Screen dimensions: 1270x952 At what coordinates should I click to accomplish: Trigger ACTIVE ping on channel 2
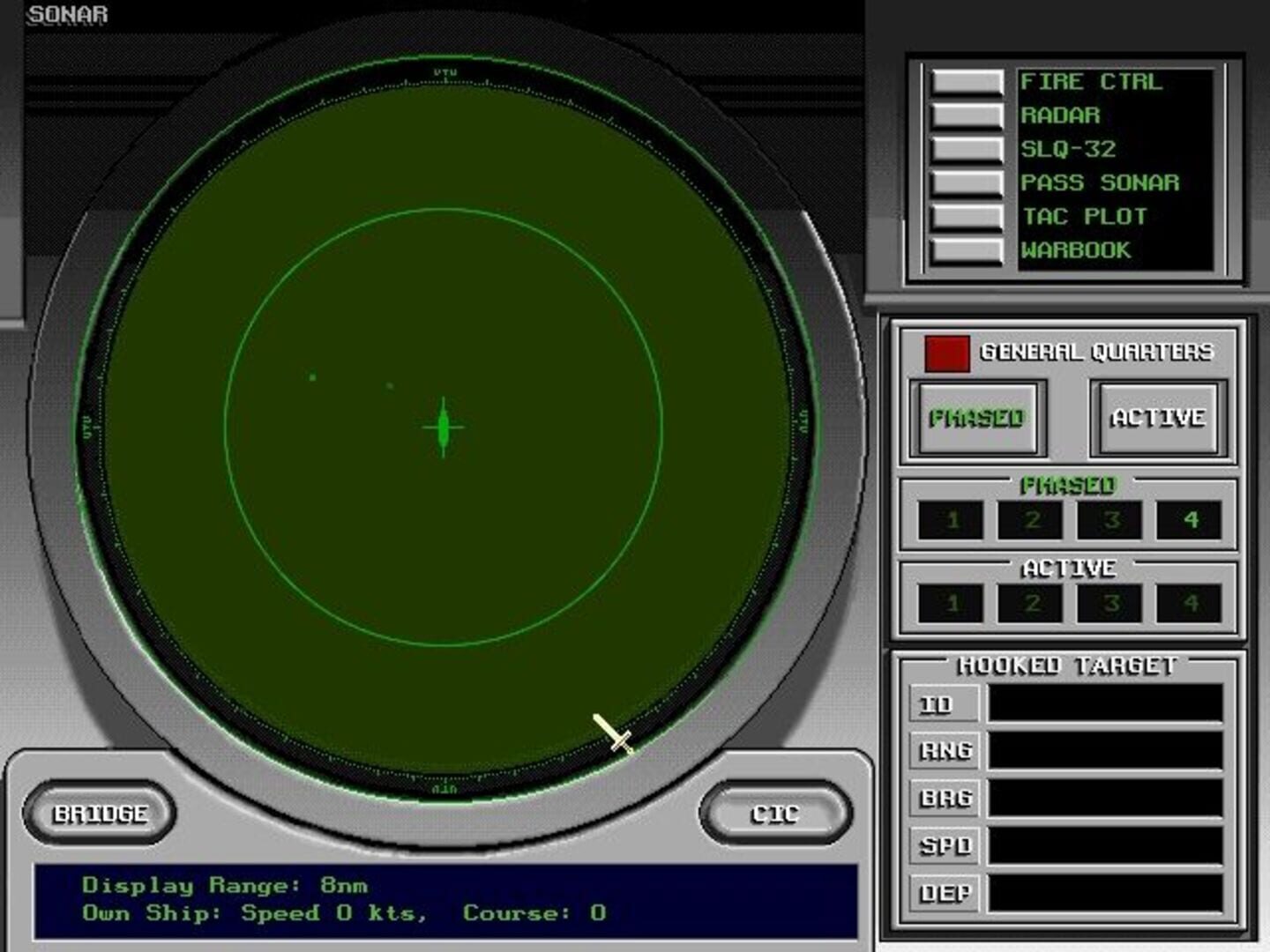click(x=1031, y=603)
